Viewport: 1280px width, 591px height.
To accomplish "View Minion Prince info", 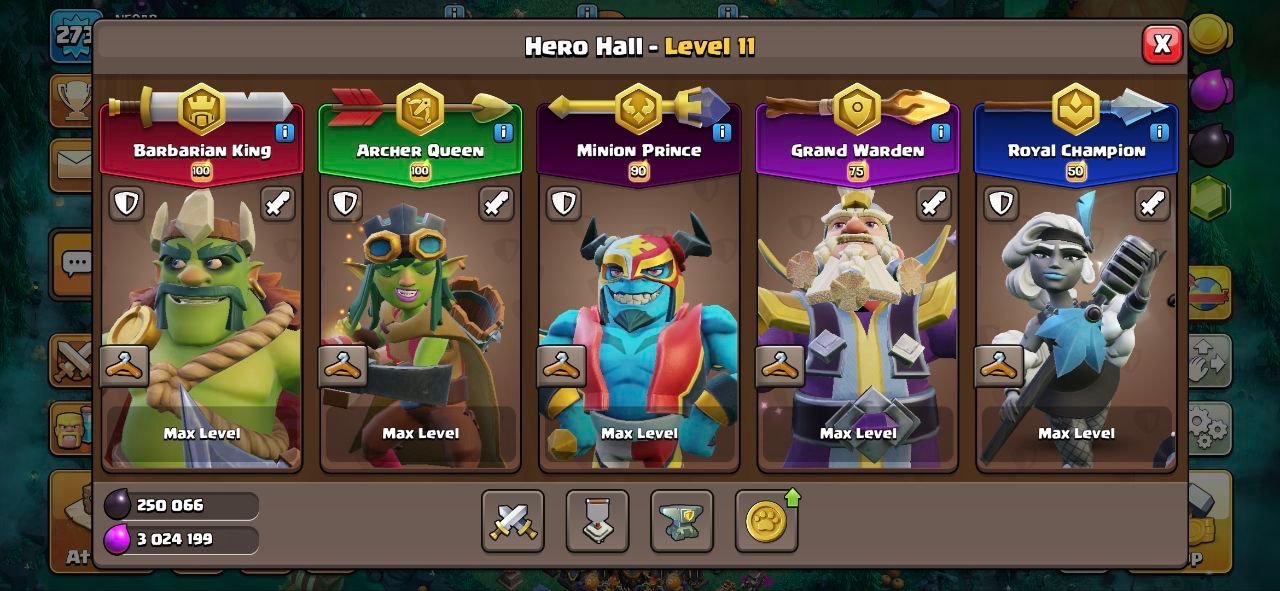I will click(721, 131).
